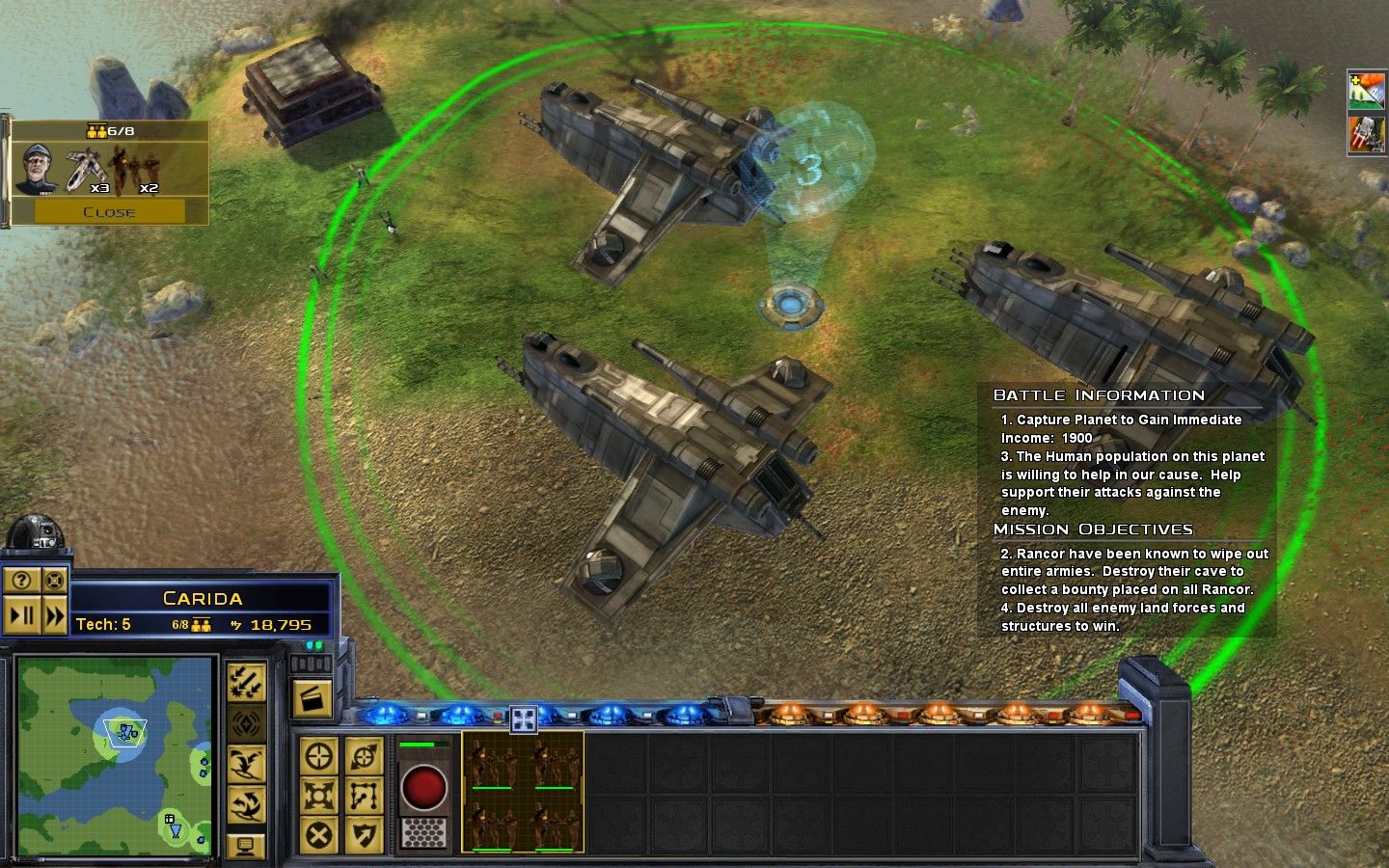Screen dimensions: 1389x868
Task: Select the infantry squad in the unit tray
Action: click(x=522, y=791)
